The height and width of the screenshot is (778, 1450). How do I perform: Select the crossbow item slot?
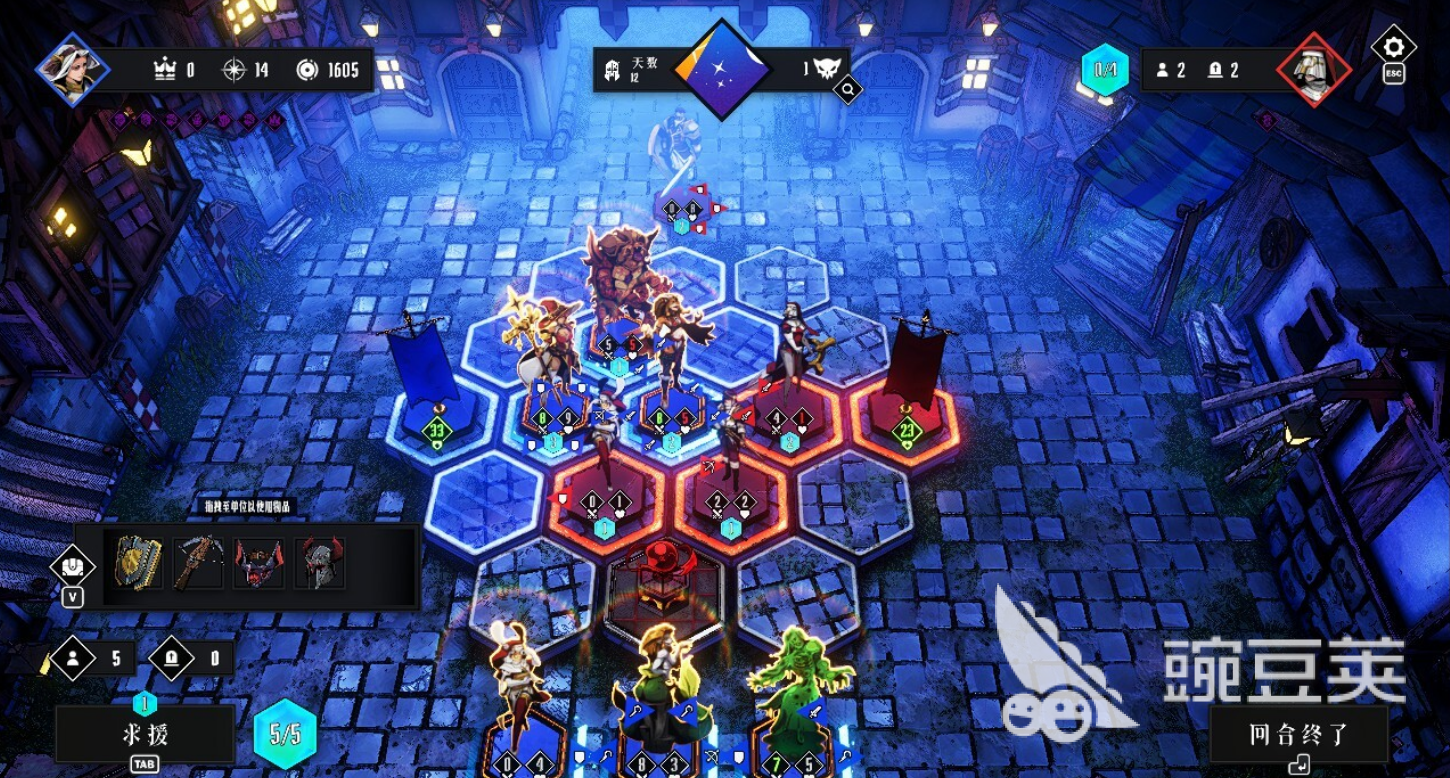(x=198, y=563)
